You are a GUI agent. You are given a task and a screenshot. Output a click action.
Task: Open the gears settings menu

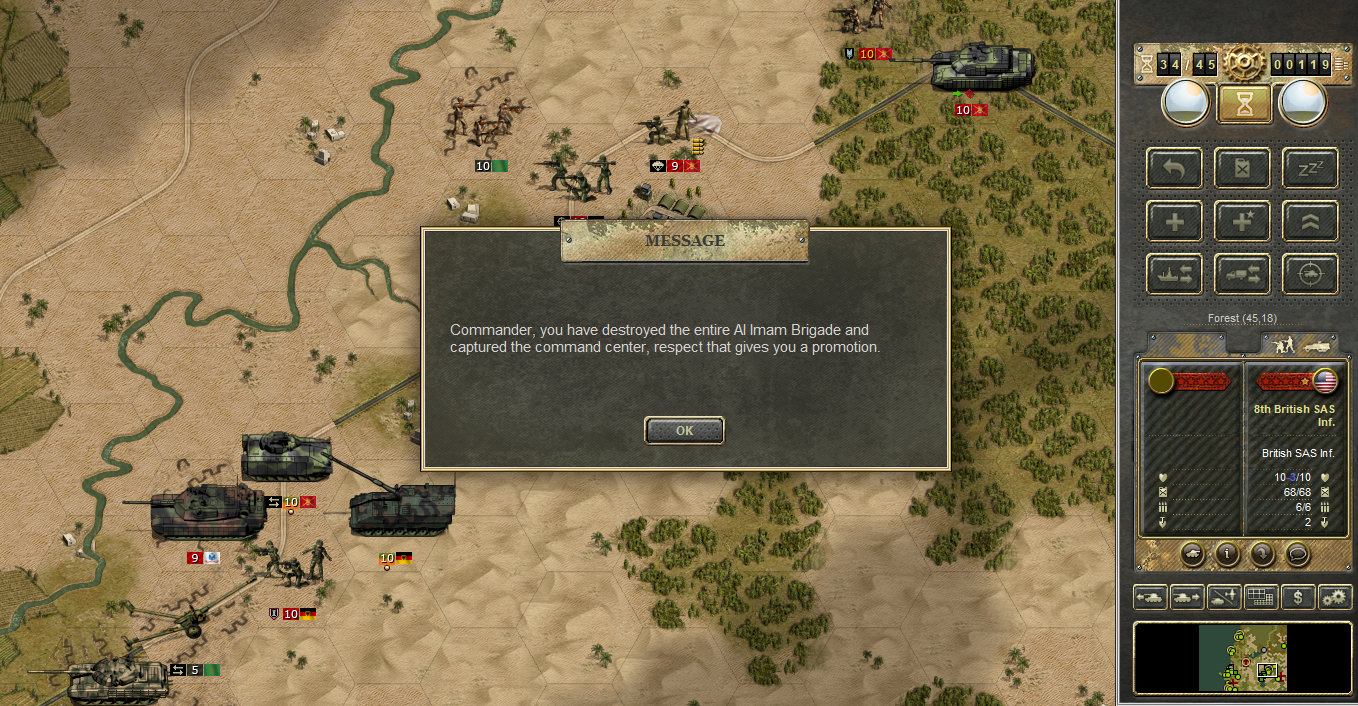click(x=1335, y=597)
